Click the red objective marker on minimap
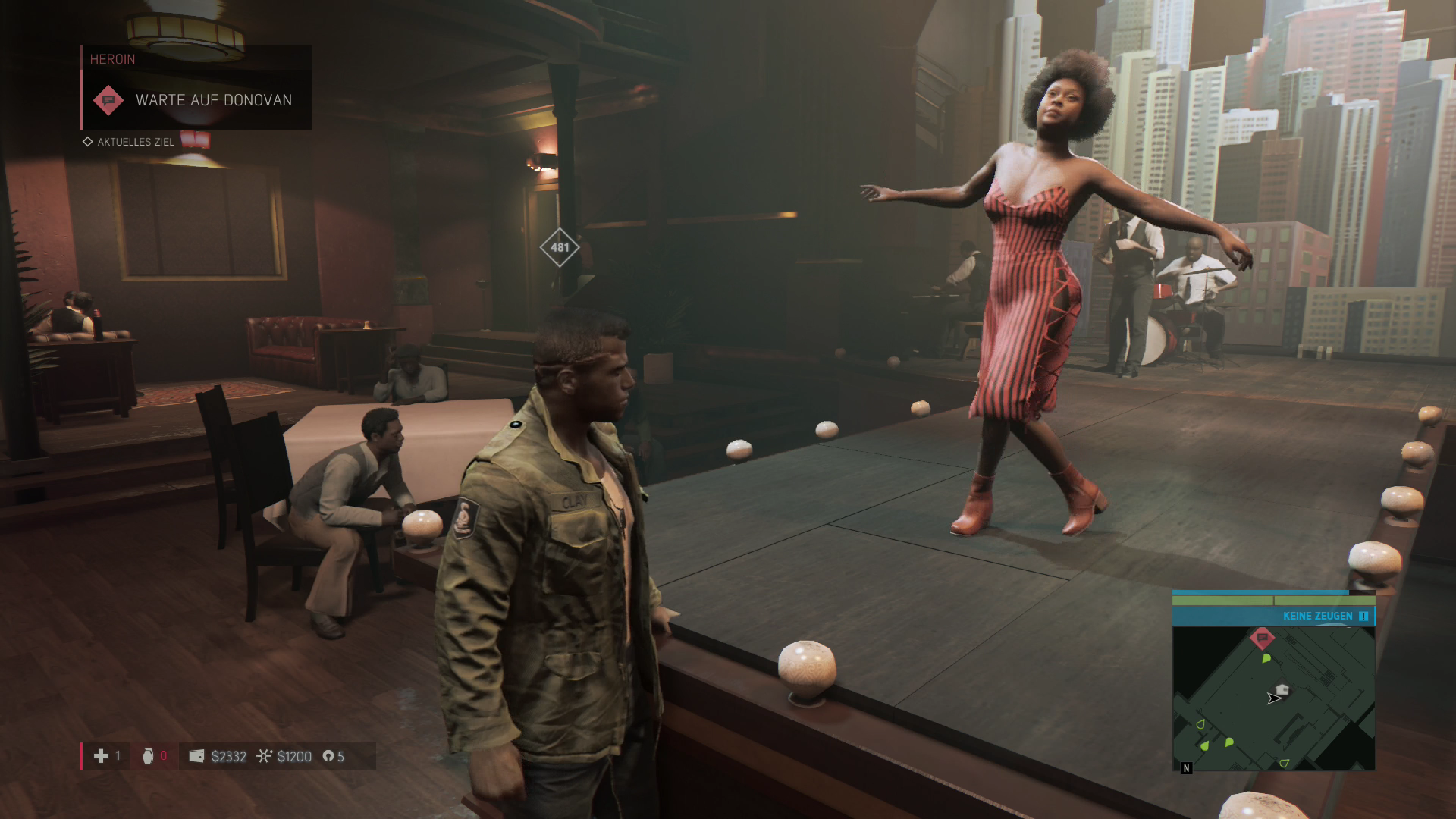This screenshot has height=819, width=1456. 1262,639
